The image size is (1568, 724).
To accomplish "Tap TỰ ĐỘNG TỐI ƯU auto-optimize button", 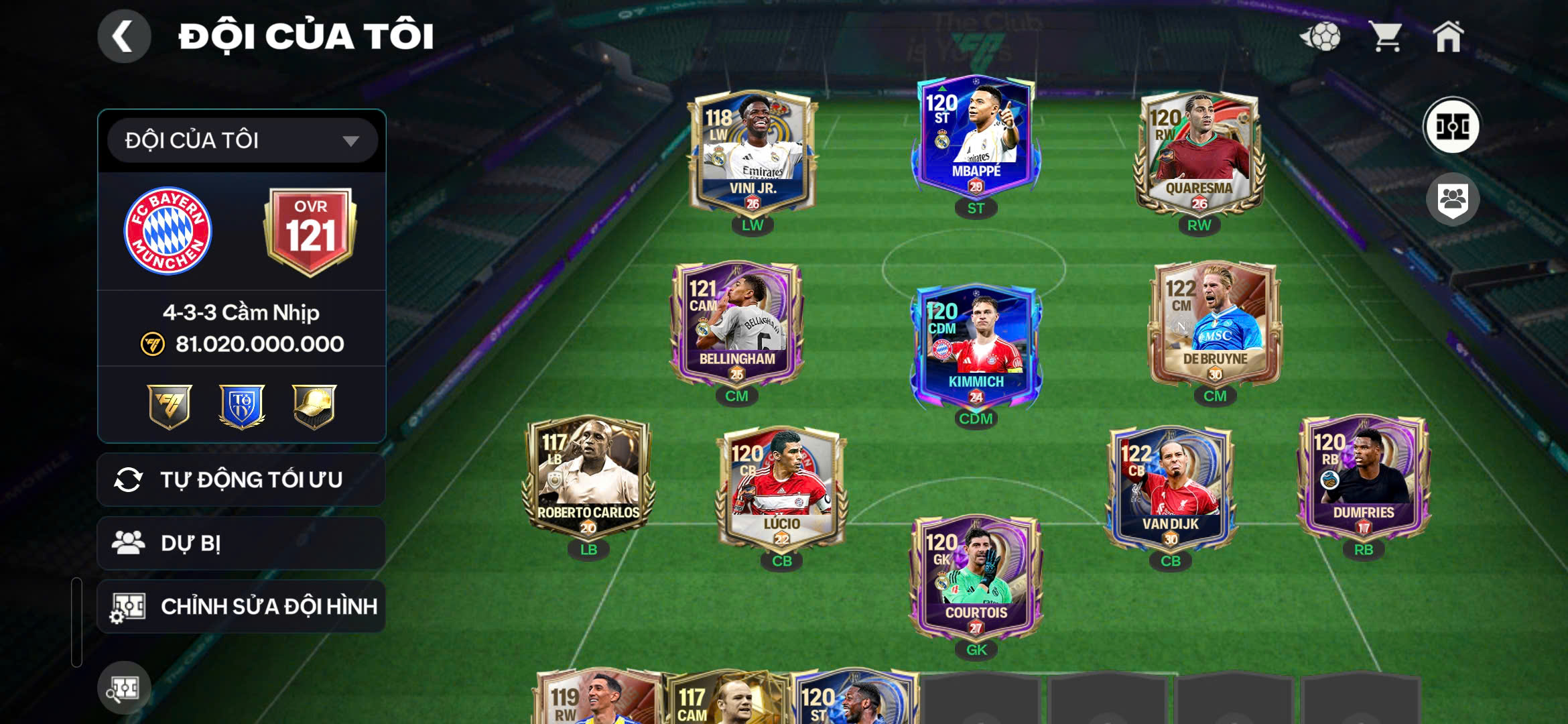I will click(241, 480).
